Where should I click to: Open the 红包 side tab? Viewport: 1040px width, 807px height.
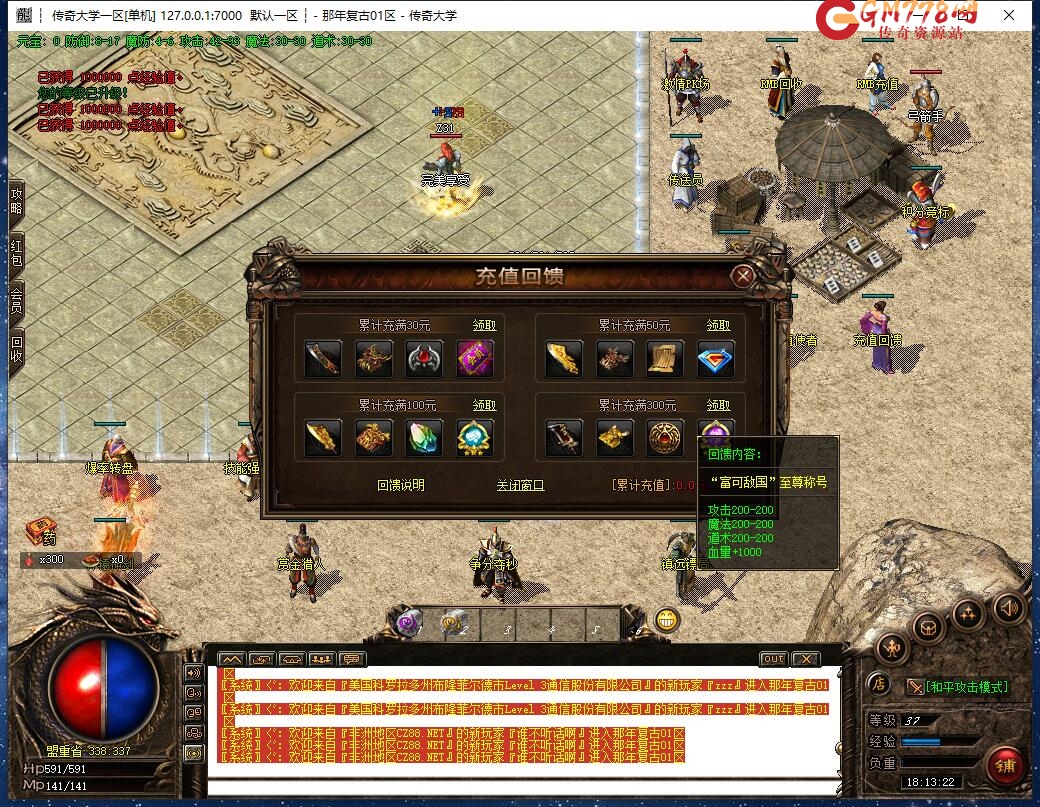pos(16,253)
